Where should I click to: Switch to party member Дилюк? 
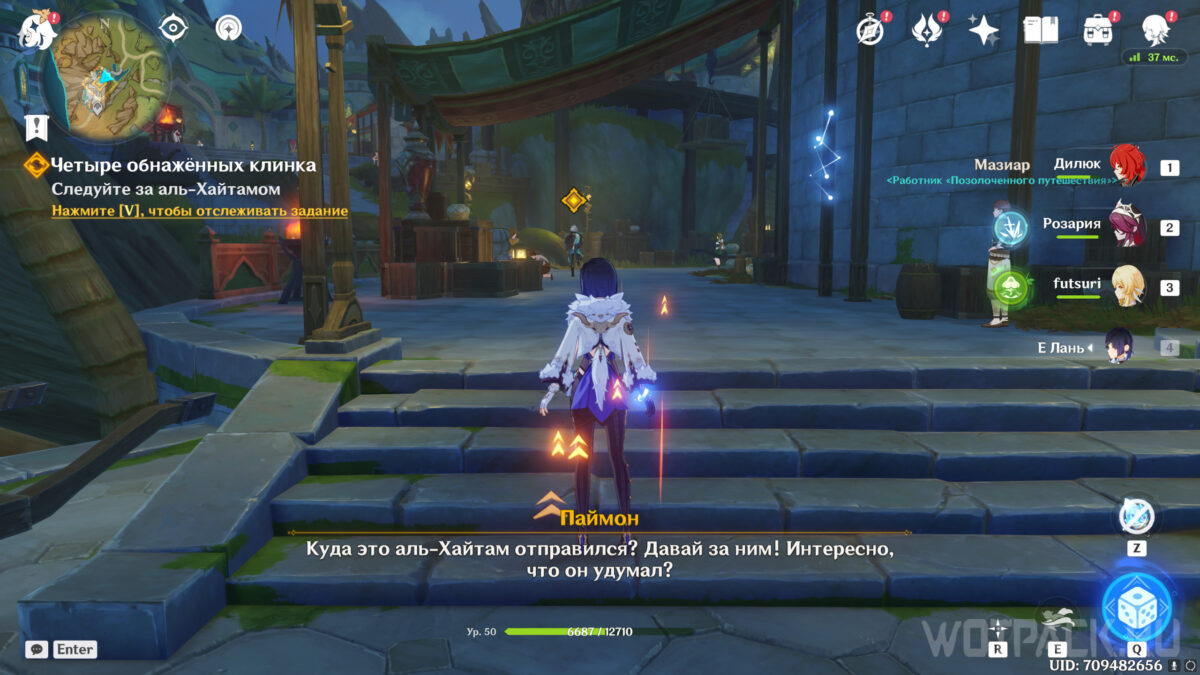coord(1126,167)
